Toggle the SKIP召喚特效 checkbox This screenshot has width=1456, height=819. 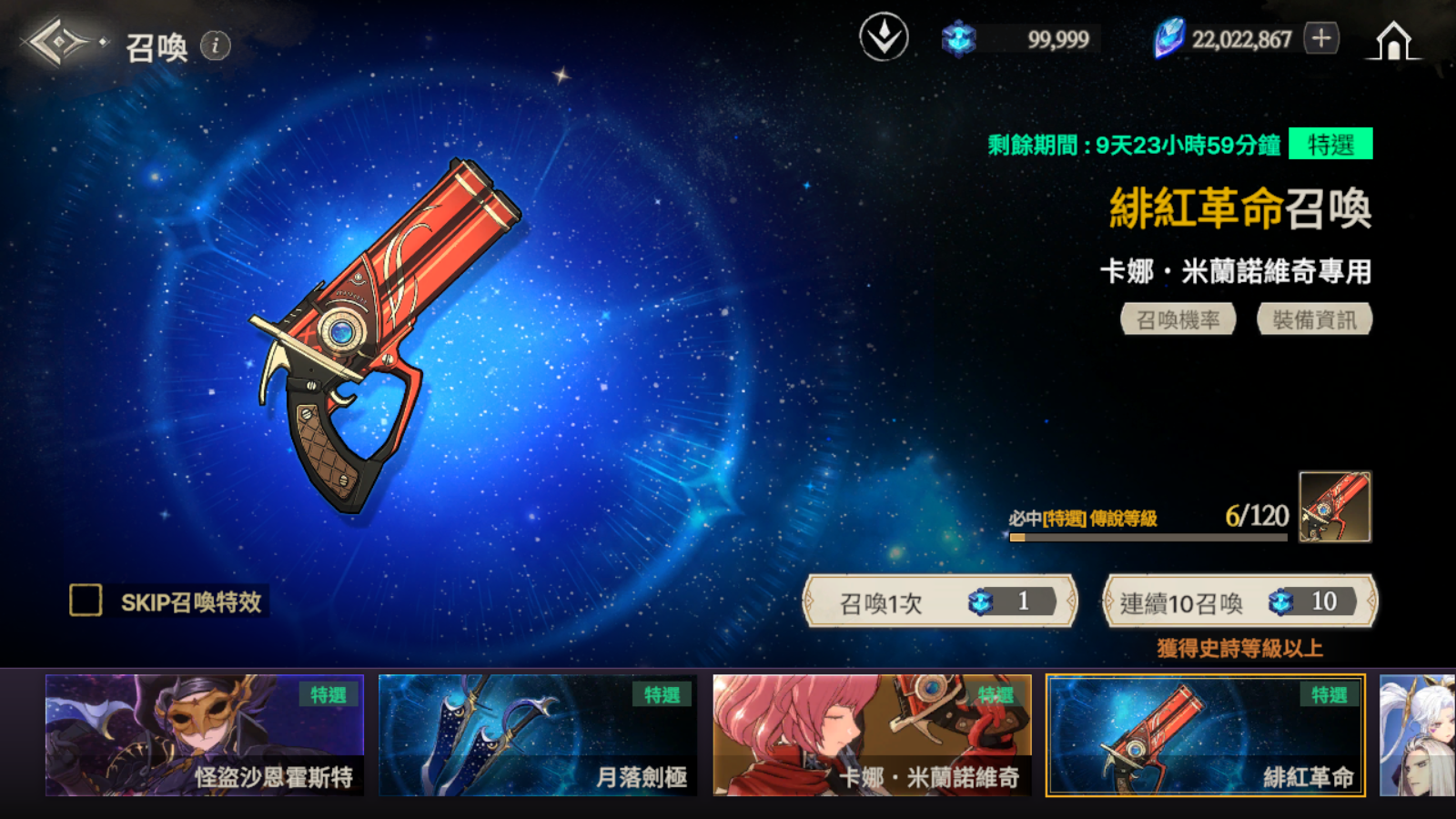pos(86,601)
